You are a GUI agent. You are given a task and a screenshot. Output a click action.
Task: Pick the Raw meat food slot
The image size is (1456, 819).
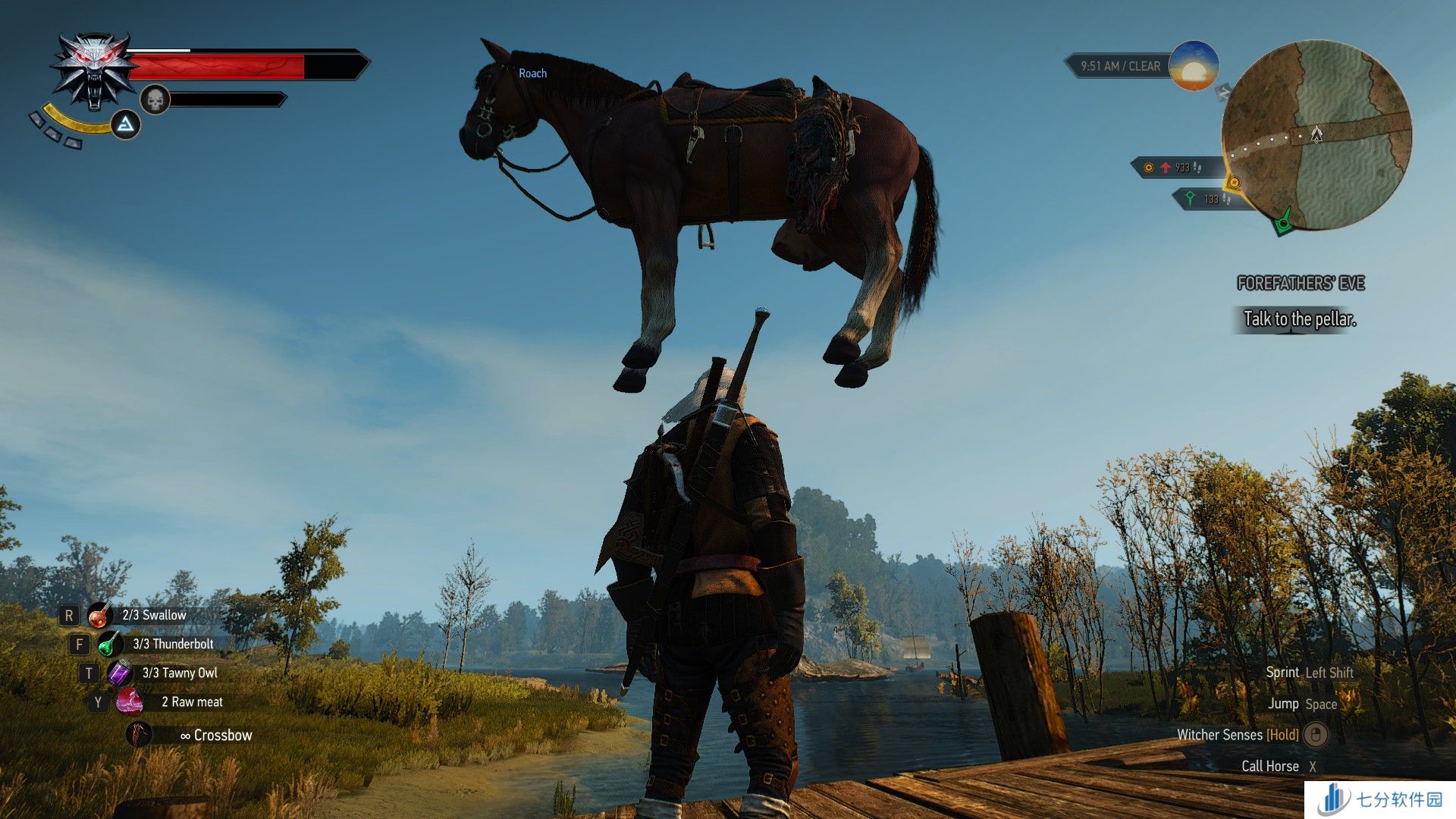(130, 702)
